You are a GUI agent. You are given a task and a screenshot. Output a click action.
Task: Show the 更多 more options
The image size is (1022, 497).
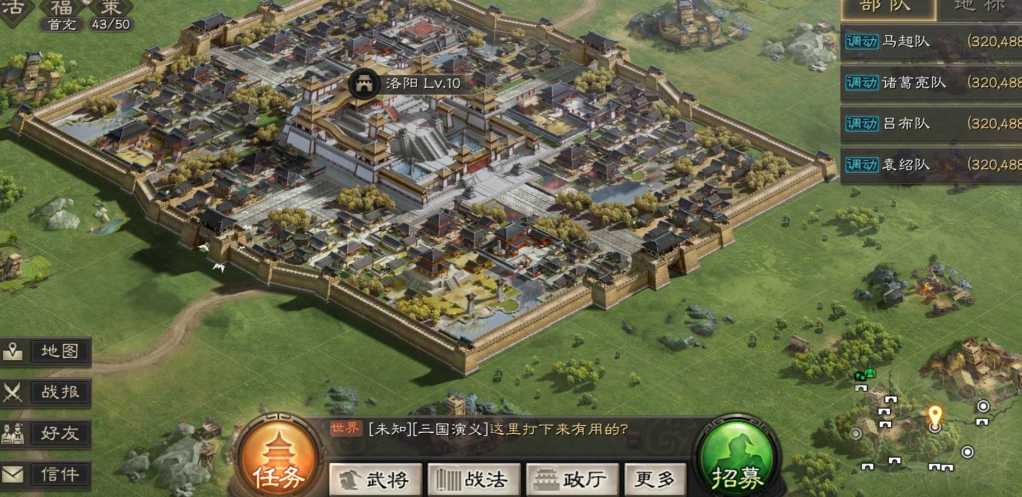click(656, 479)
